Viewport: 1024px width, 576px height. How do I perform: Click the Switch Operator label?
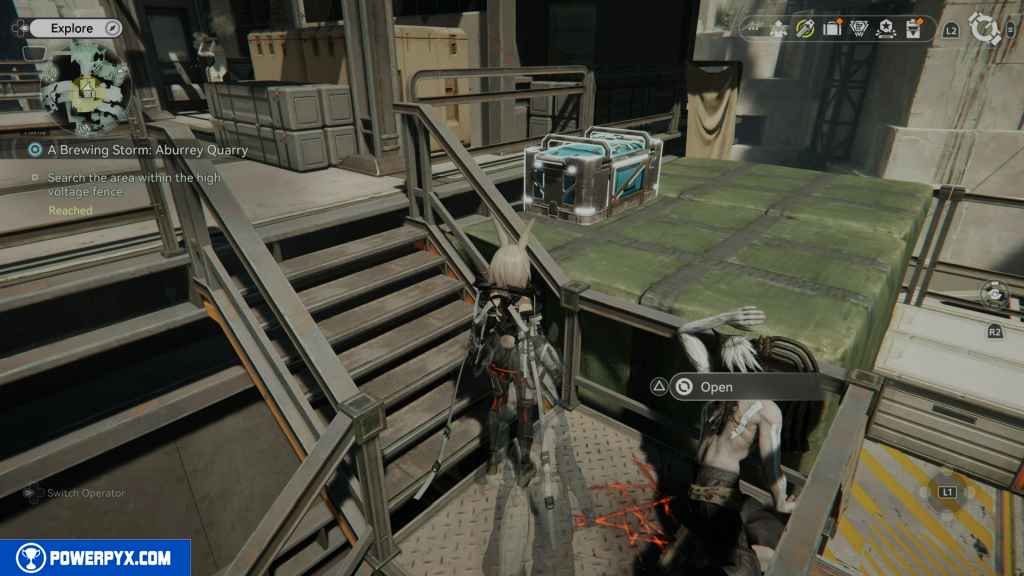pos(87,493)
